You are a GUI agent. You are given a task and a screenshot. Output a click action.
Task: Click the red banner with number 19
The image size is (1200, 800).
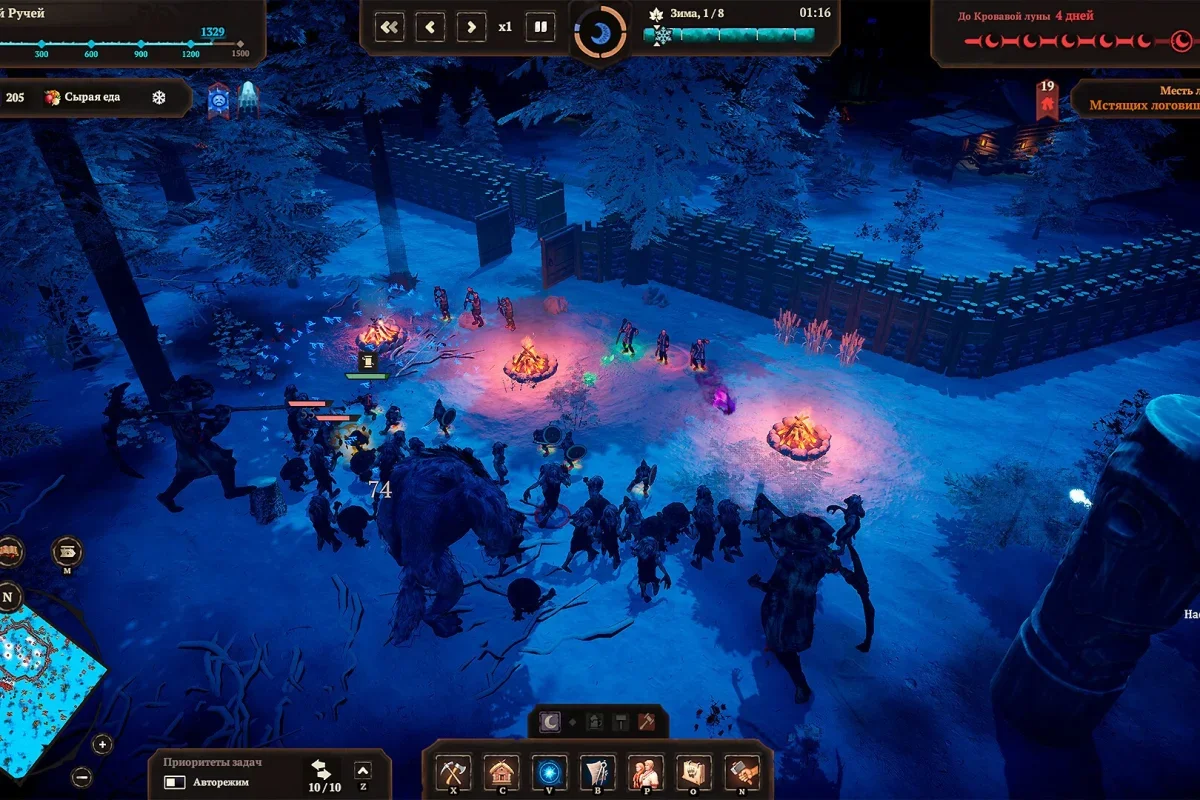point(1047,100)
